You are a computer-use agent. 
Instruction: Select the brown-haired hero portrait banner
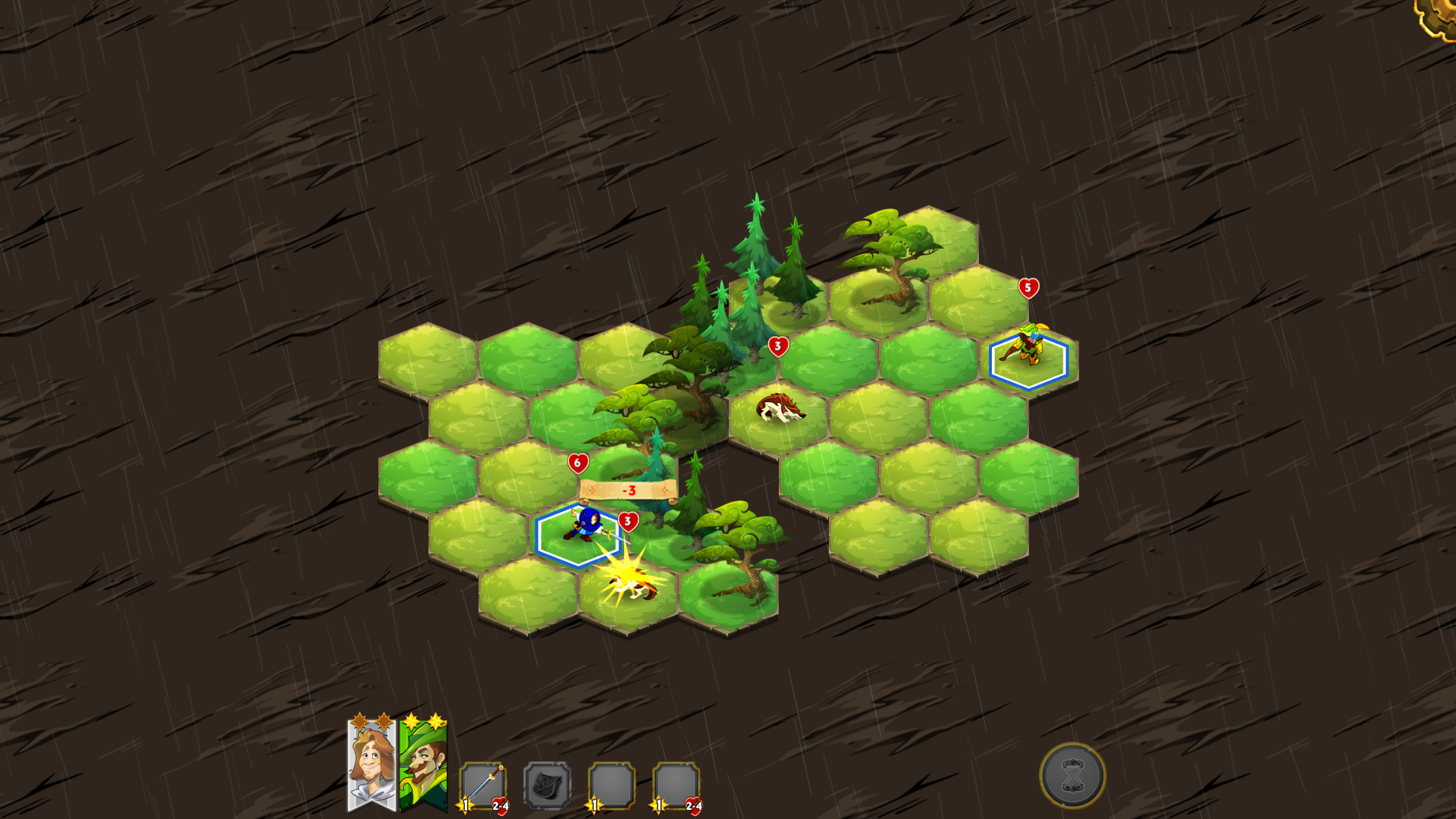coord(372,764)
